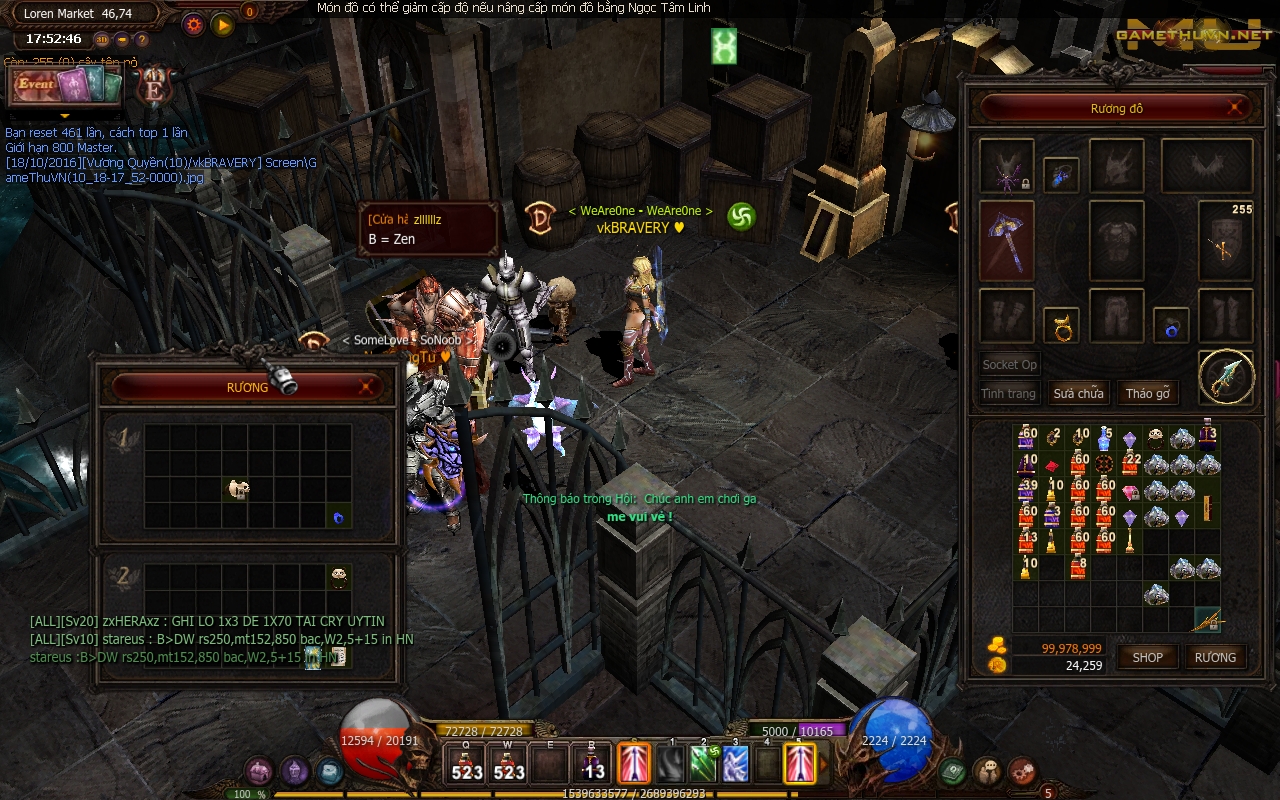
Task: Activate the green skill in slot 2
Action: [x=706, y=763]
